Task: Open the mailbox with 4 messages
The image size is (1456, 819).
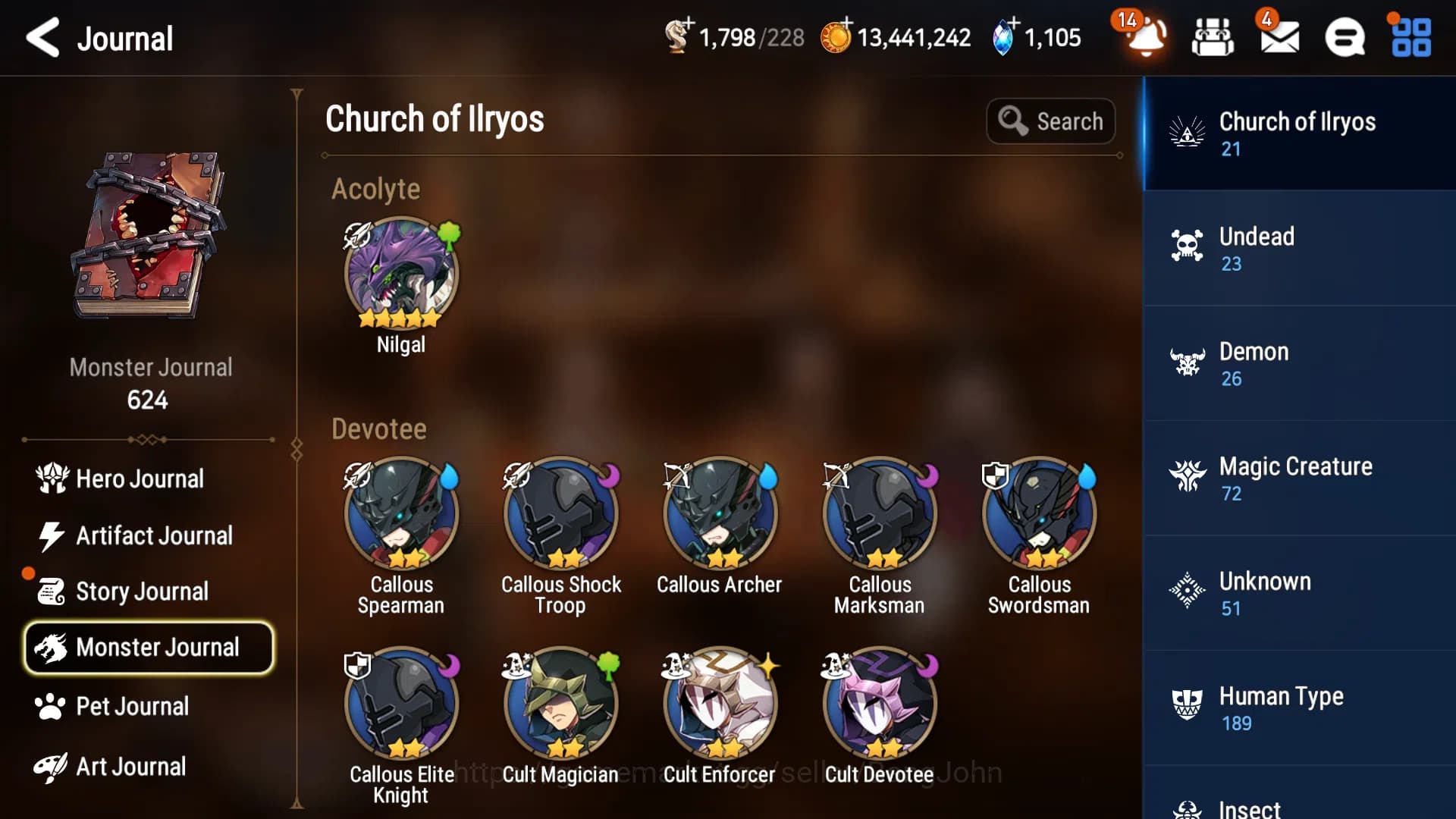Action: (x=1280, y=37)
